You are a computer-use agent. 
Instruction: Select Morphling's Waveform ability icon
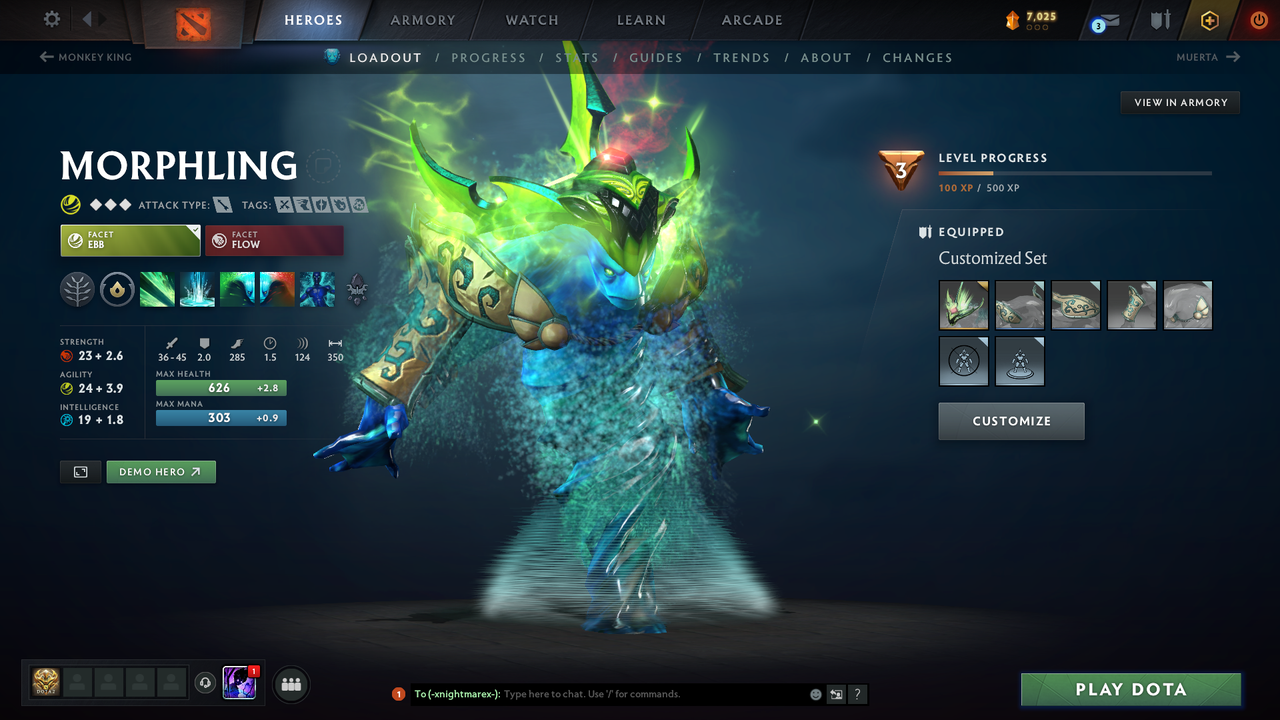click(157, 289)
